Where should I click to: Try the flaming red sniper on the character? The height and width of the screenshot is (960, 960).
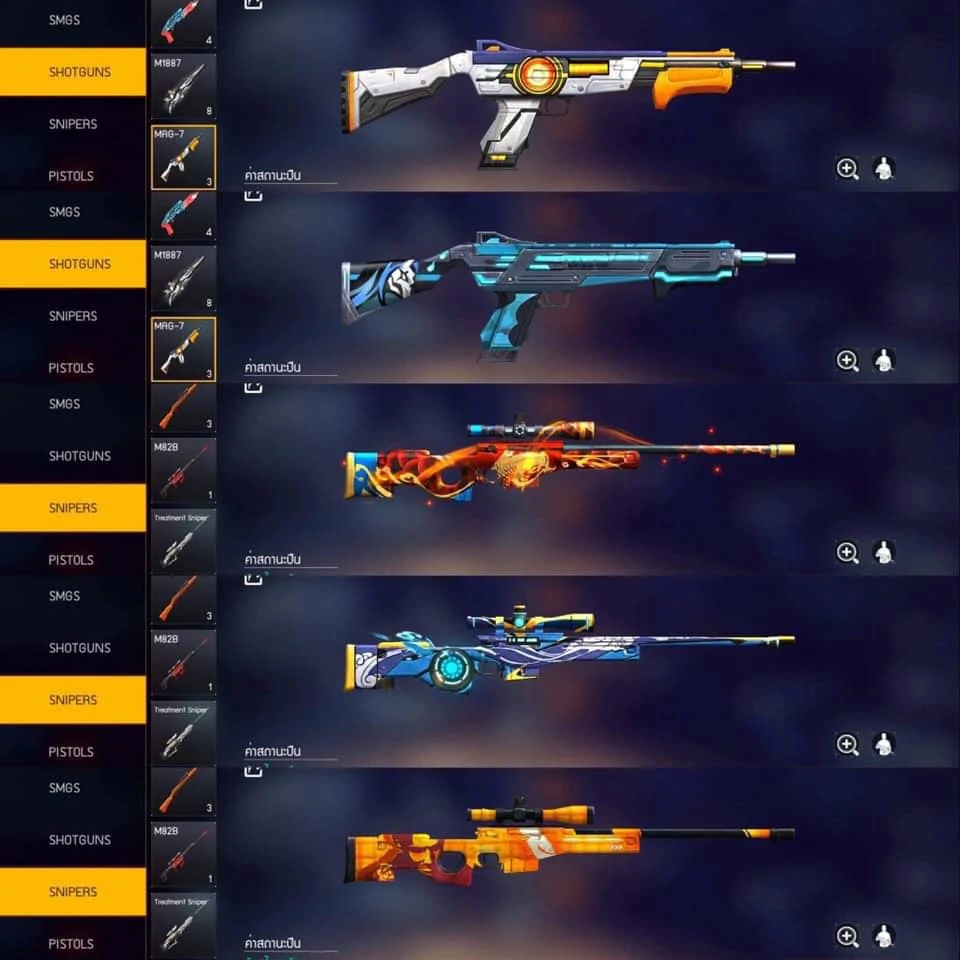tap(884, 553)
